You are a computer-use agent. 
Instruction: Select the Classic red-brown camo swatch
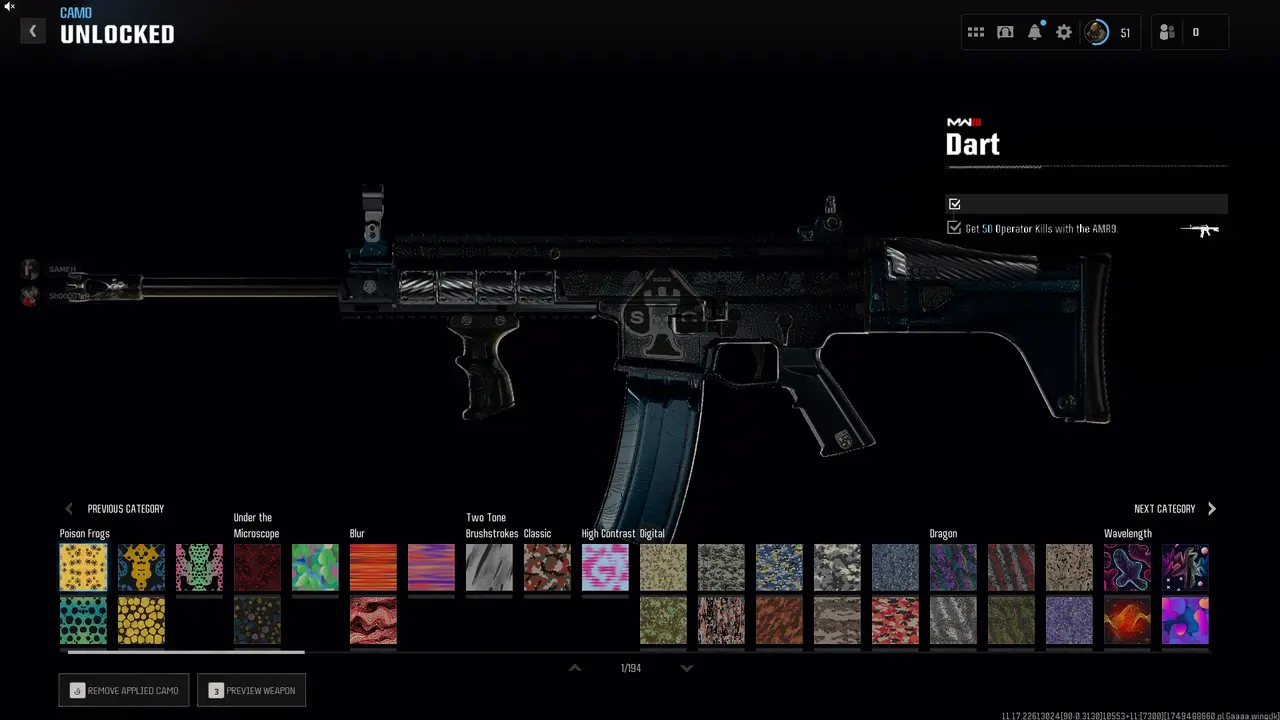[547, 567]
